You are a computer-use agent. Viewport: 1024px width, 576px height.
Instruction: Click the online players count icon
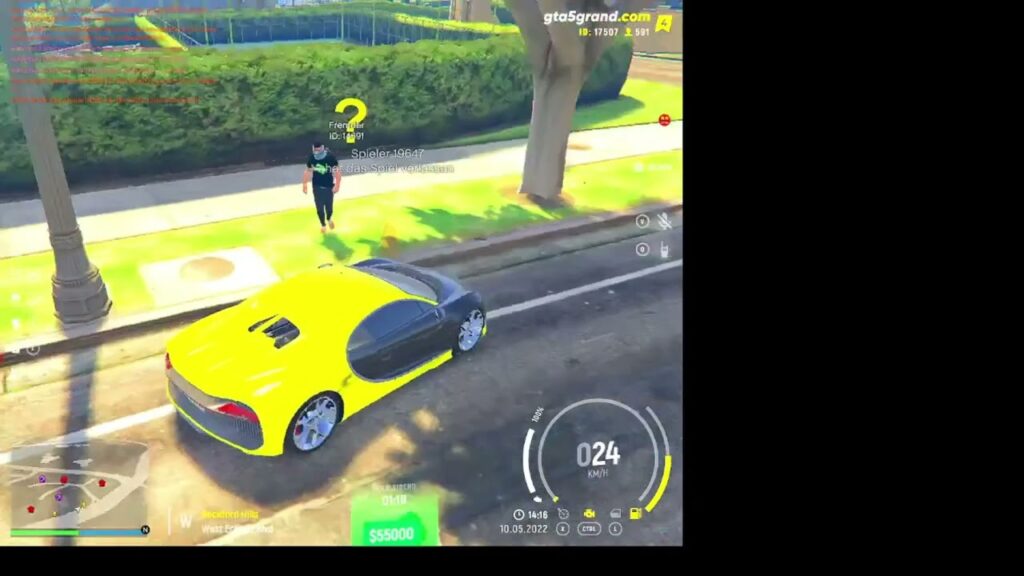click(629, 32)
